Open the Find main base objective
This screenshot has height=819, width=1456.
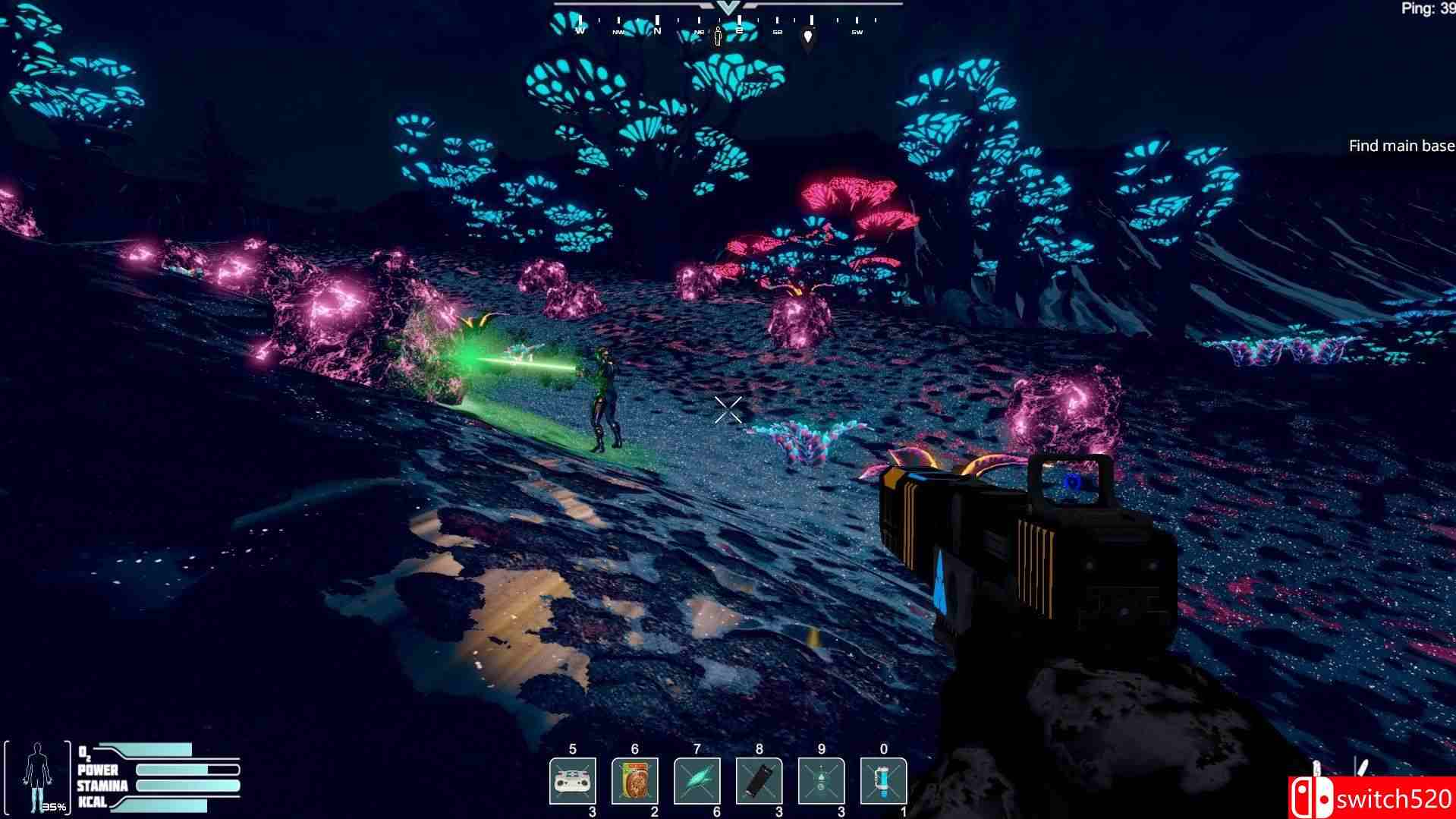[1401, 146]
